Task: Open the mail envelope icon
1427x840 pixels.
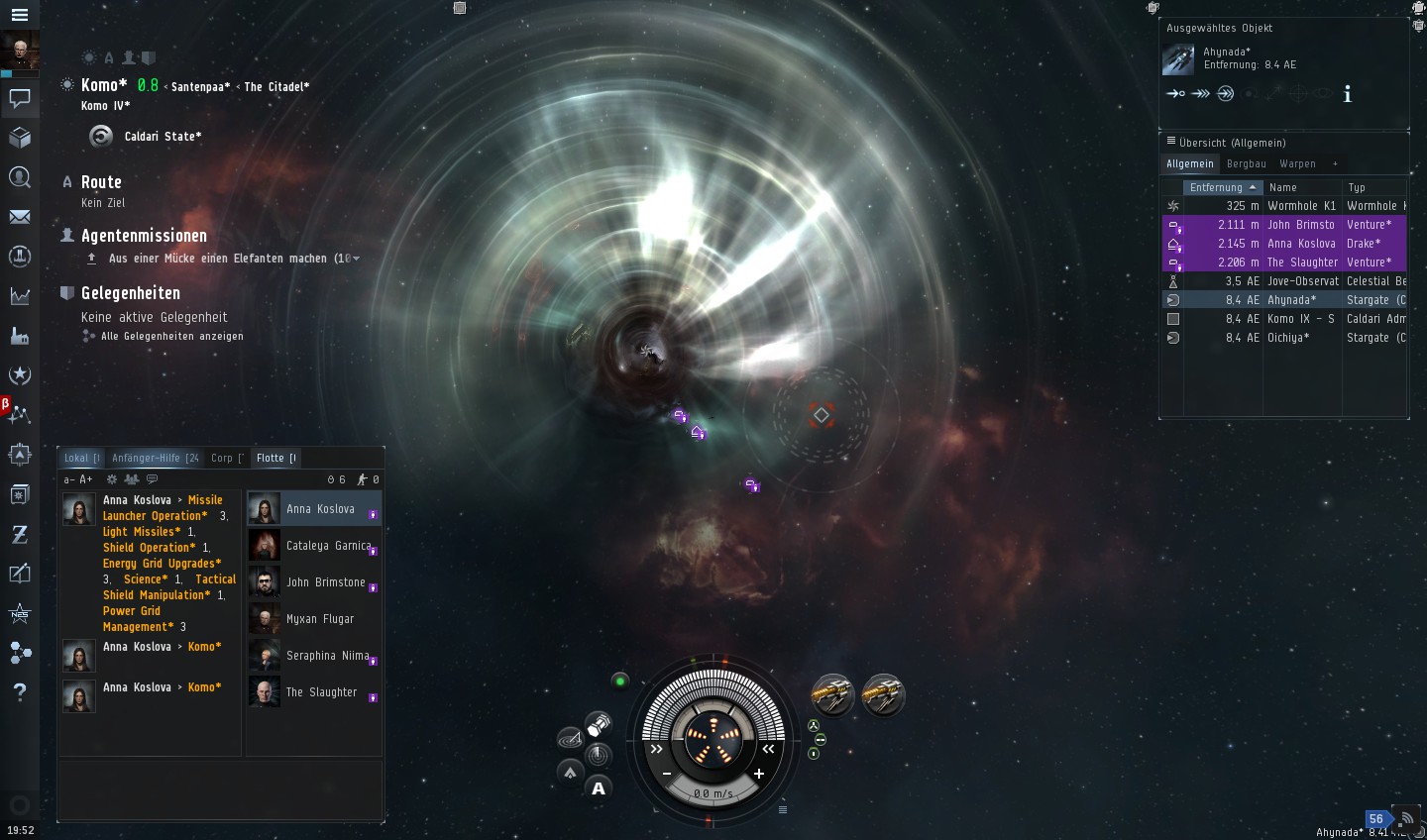Action: click(19, 217)
